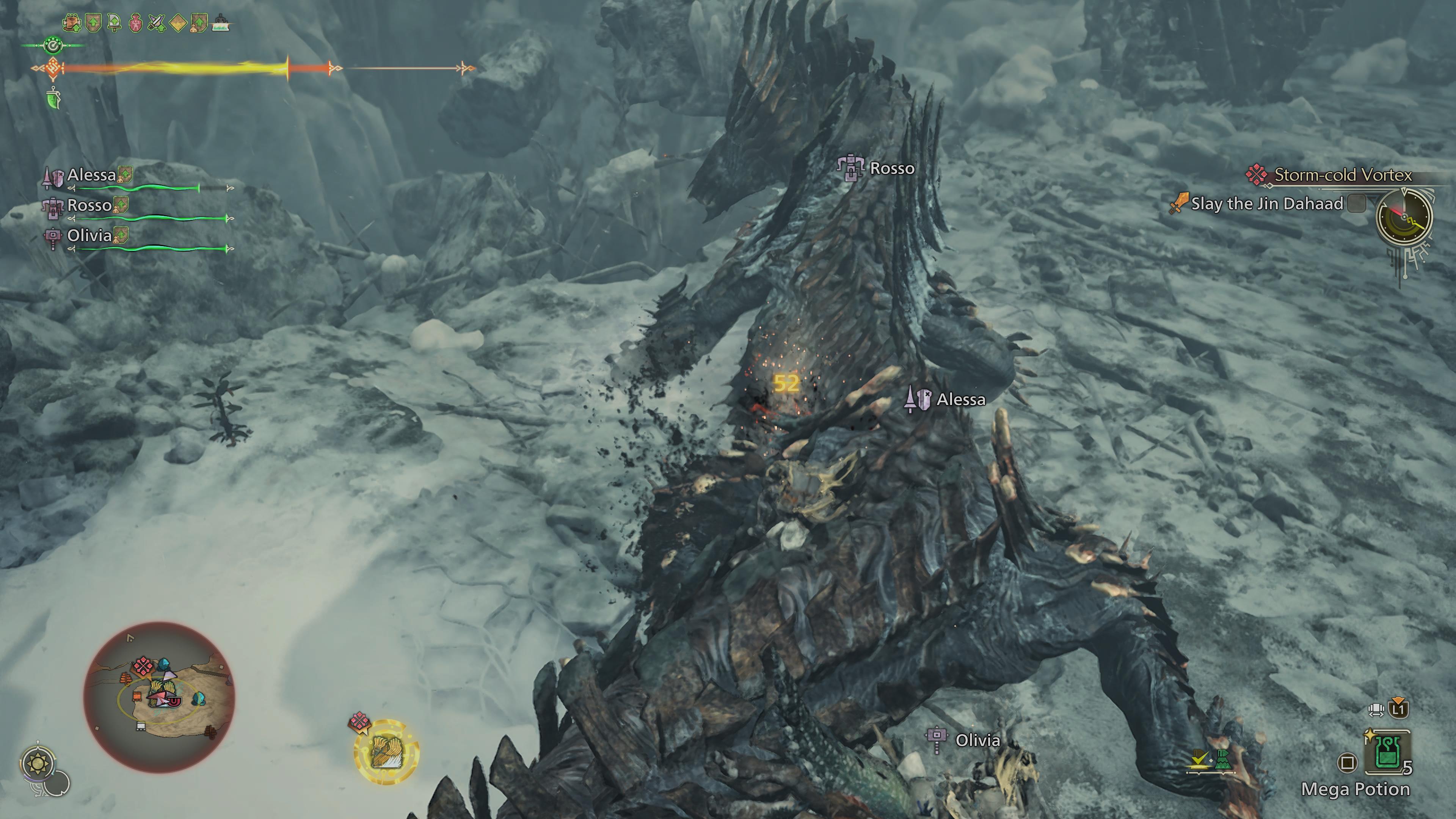Choose Rosso in the party member list

89,206
